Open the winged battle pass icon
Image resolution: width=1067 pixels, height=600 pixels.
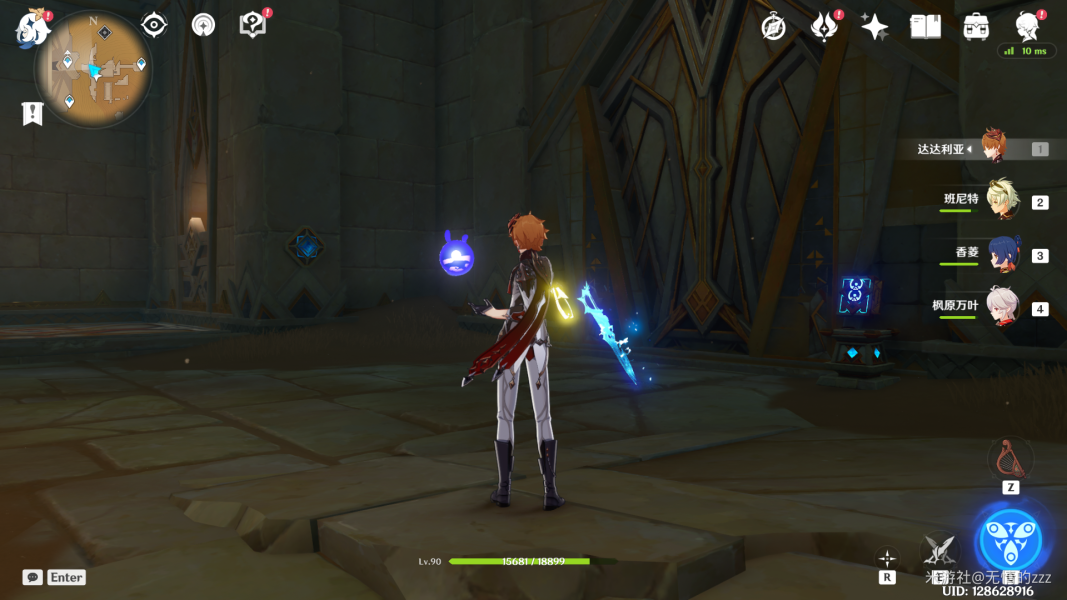click(x=824, y=27)
